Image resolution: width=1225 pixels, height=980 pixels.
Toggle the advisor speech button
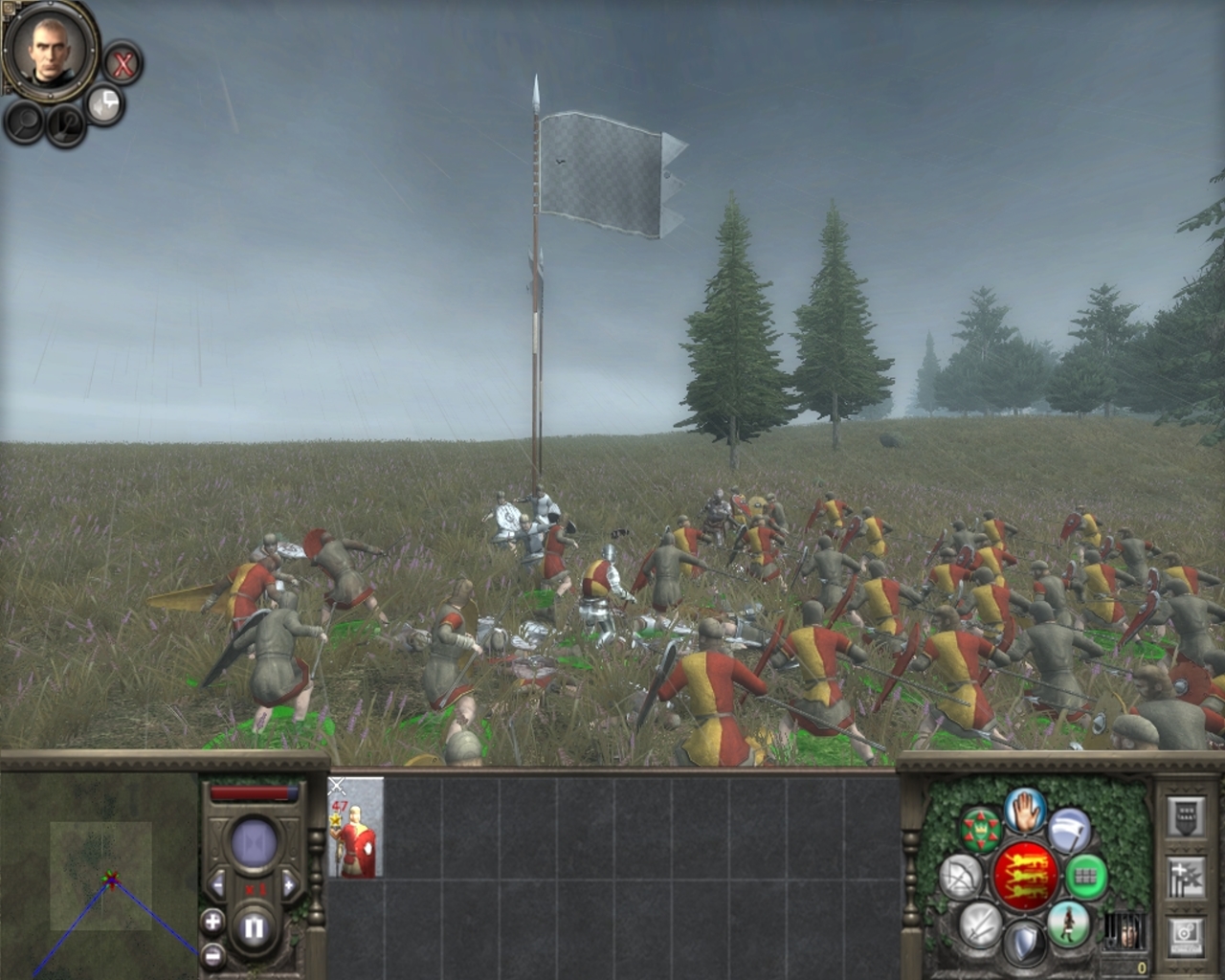[x=104, y=104]
